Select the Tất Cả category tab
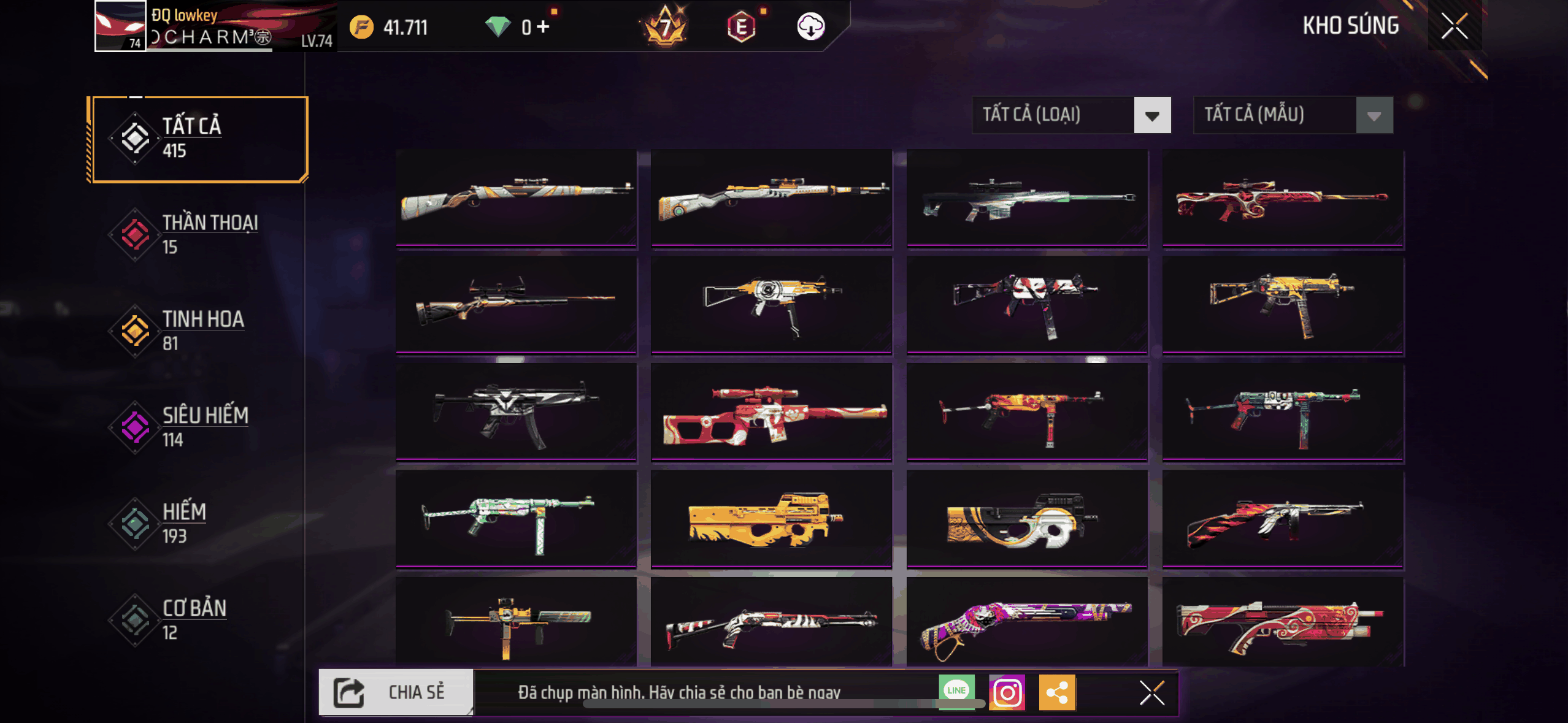Image resolution: width=1568 pixels, height=723 pixels. [x=199, y=139]
